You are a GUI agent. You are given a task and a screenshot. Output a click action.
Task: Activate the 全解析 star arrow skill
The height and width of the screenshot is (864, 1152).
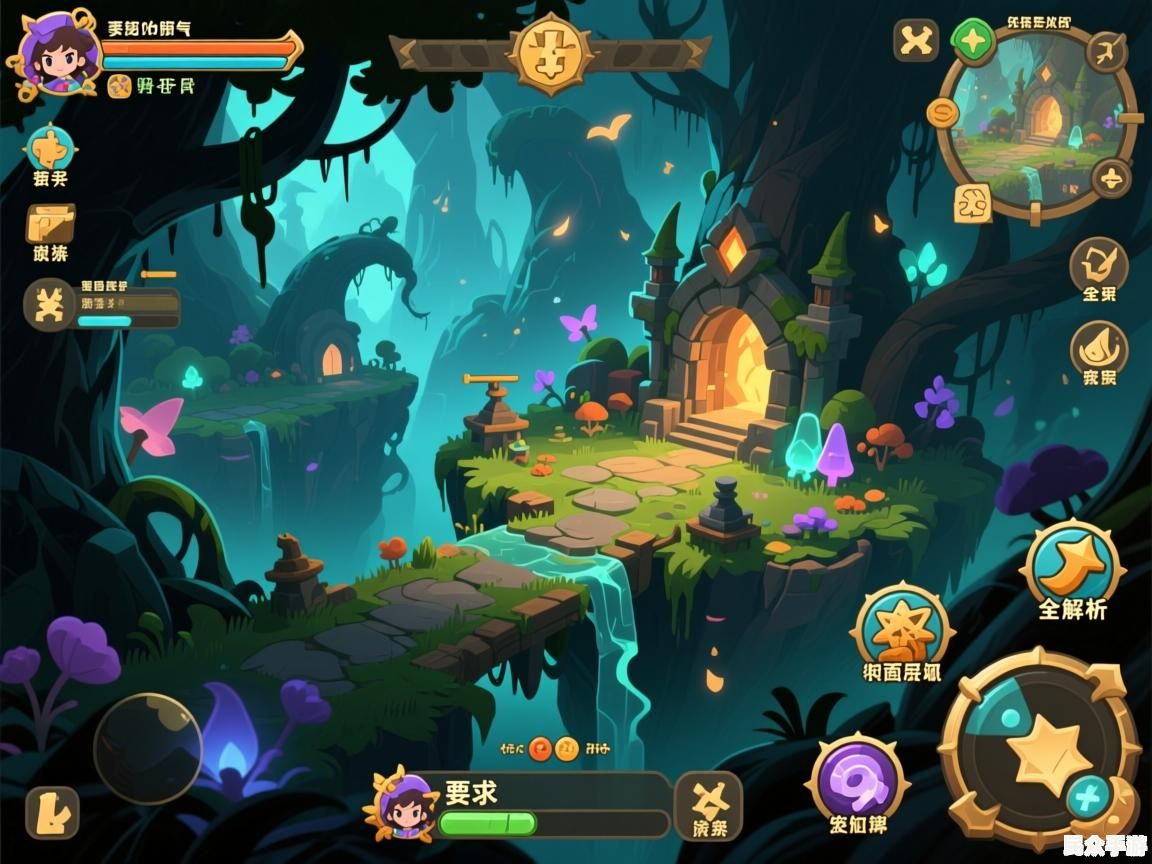pyautogui.click(x=1072, y=565)
